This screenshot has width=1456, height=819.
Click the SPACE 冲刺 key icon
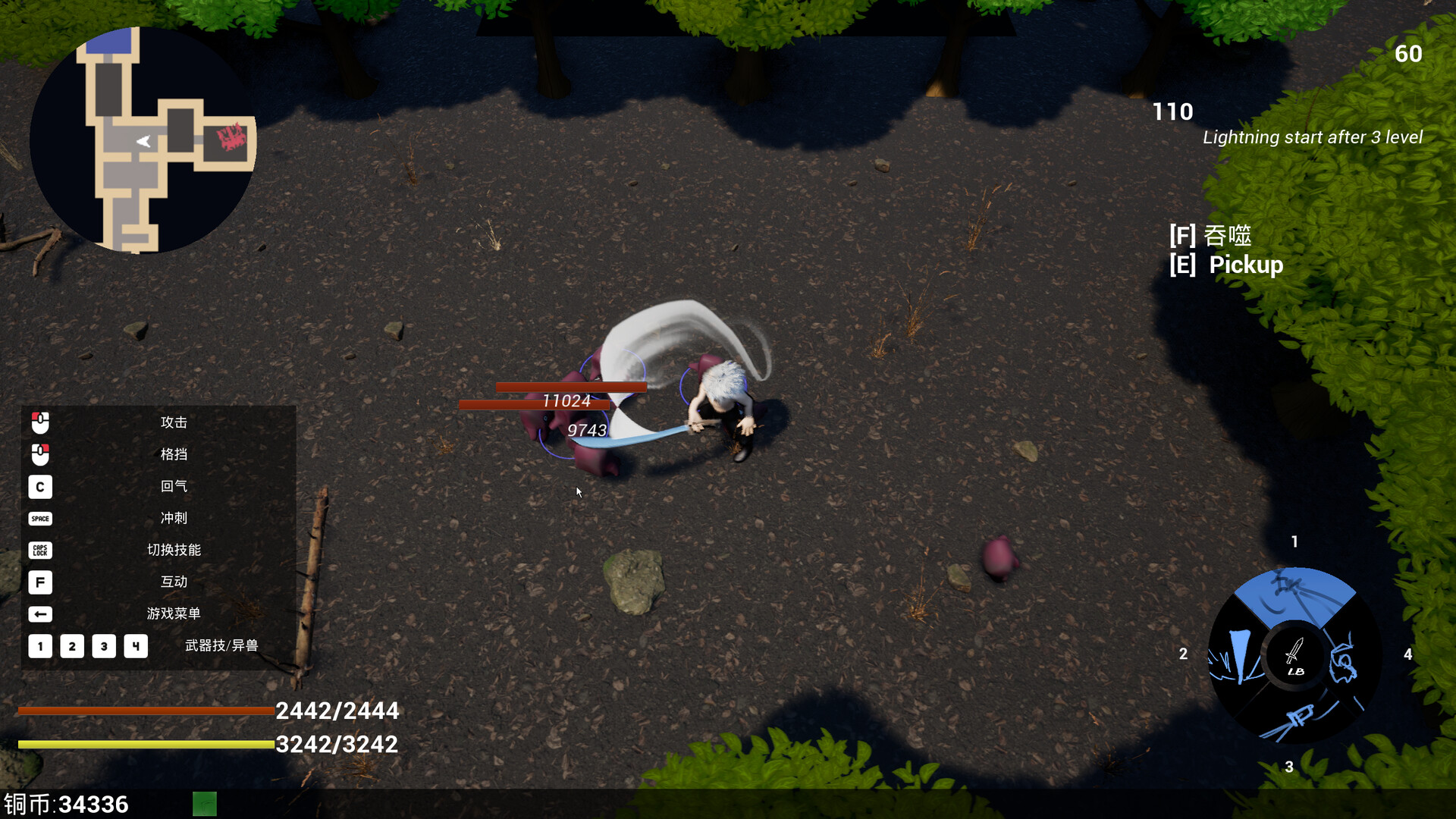40,519
